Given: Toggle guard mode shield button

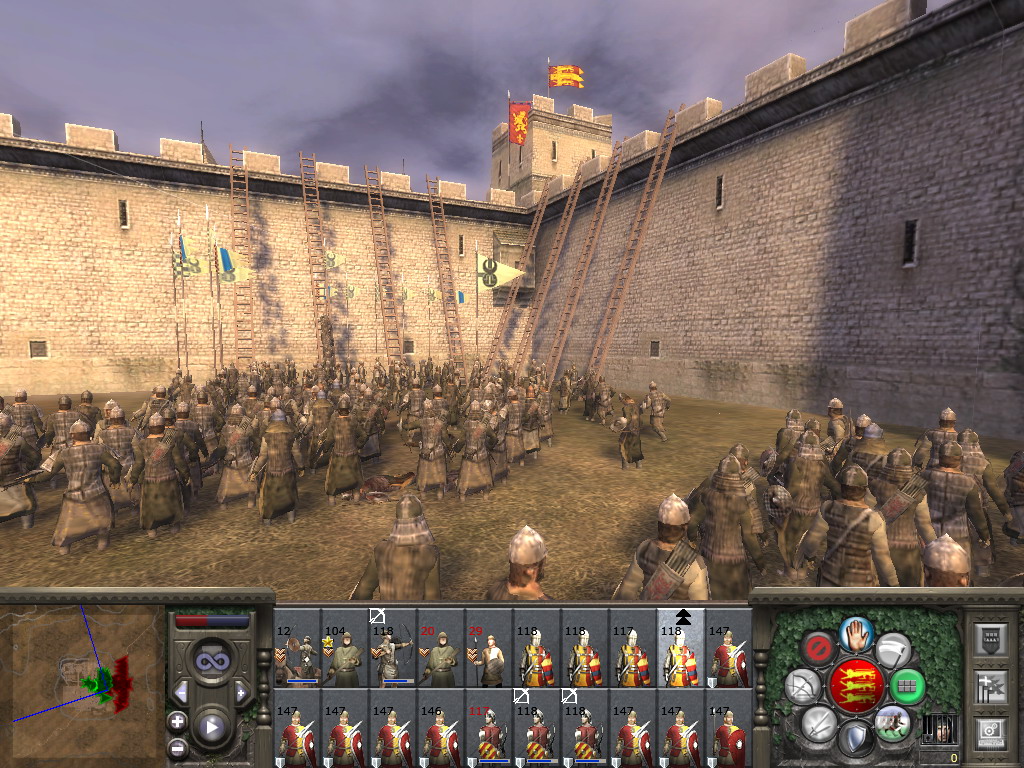Looking at the screenshot, I should [855, 738].
